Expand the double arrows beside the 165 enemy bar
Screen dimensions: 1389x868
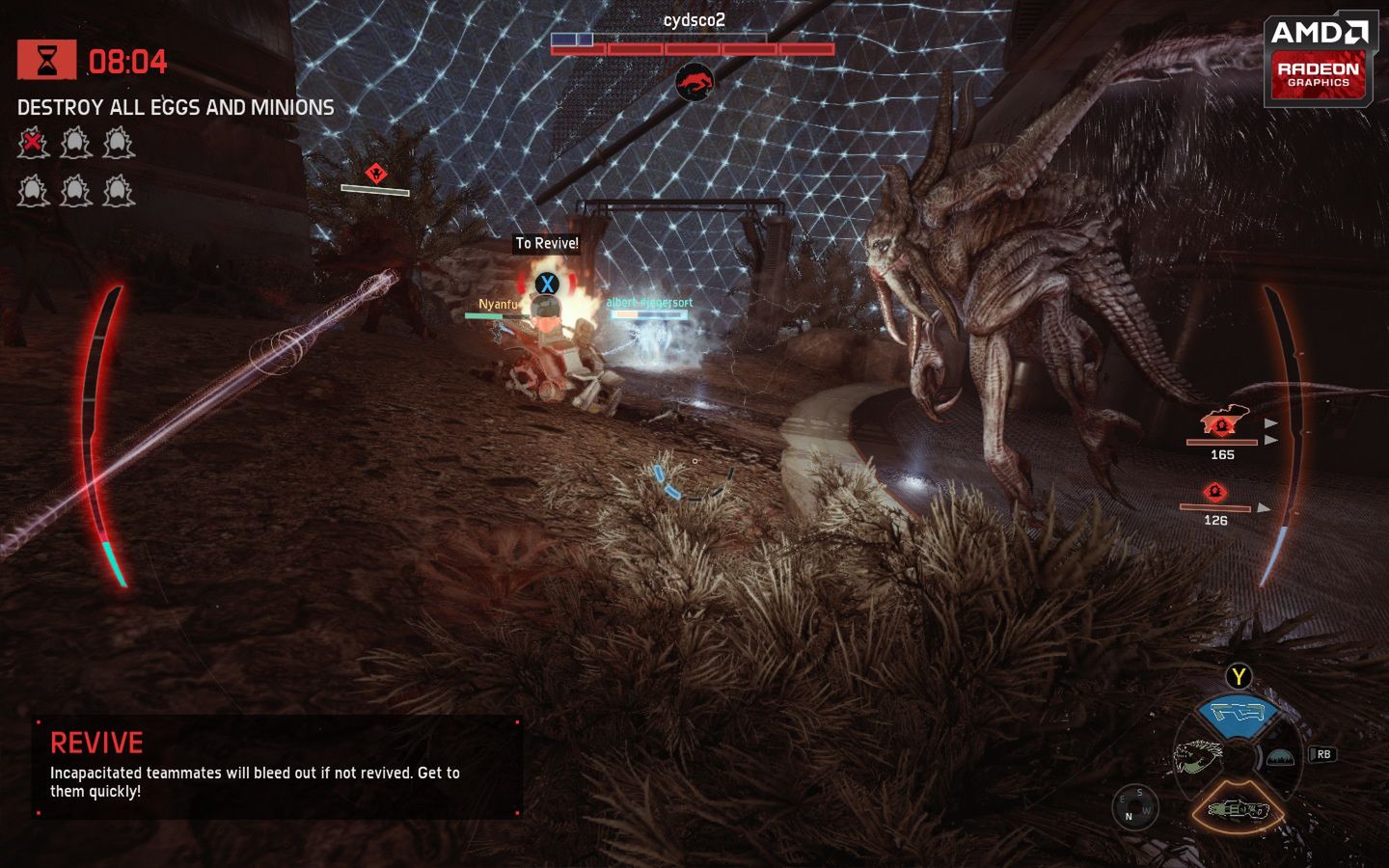click(x=1270, y=431)
